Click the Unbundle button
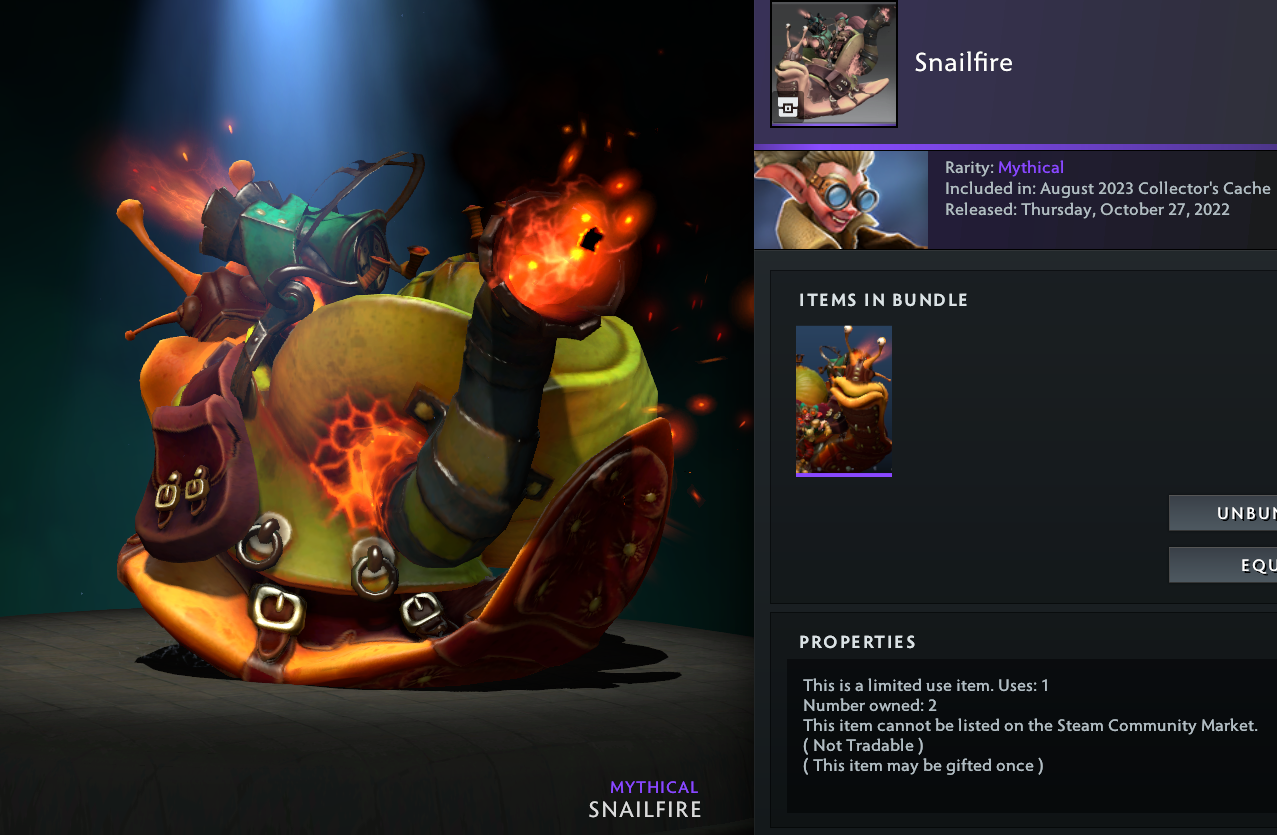Viewport: 1277px width, 835px height. click(x=1224, y=513)
